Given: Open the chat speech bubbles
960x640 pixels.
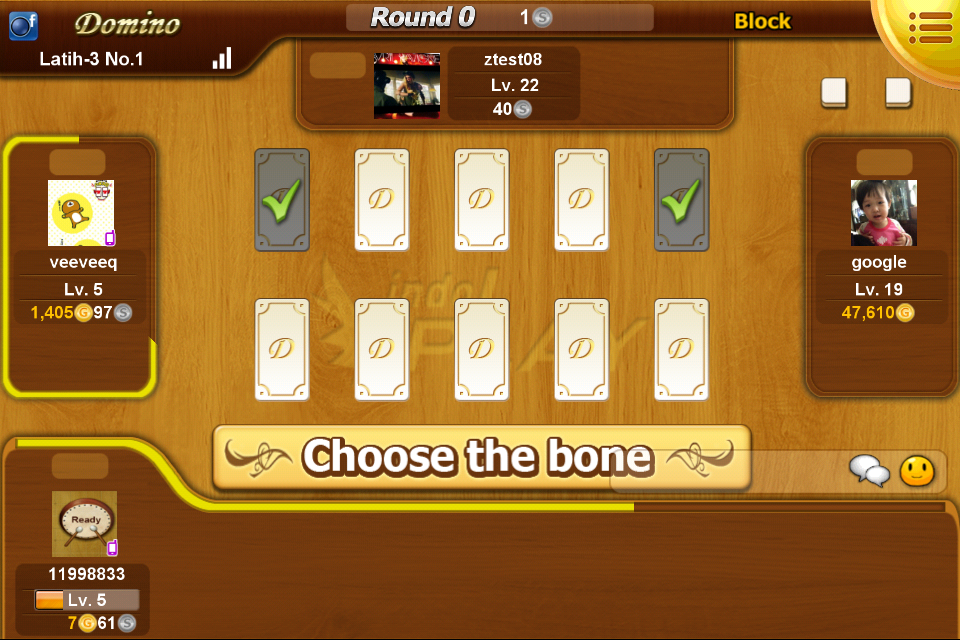Looking at the screenshot, I should (x=869, y=470).
